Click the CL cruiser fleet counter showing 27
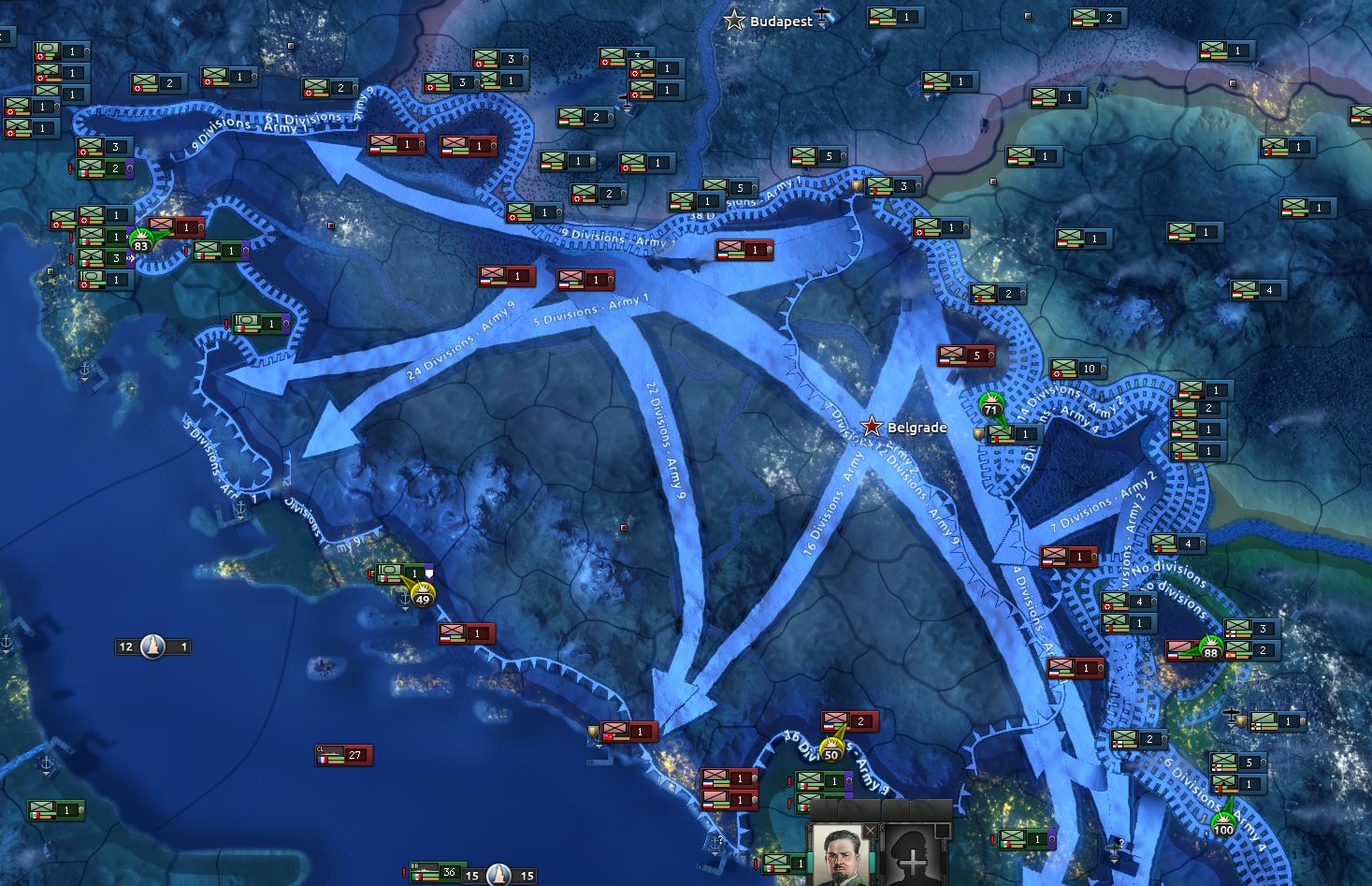1372x886 pixels. pyautogui.click(x=345, y=756)
